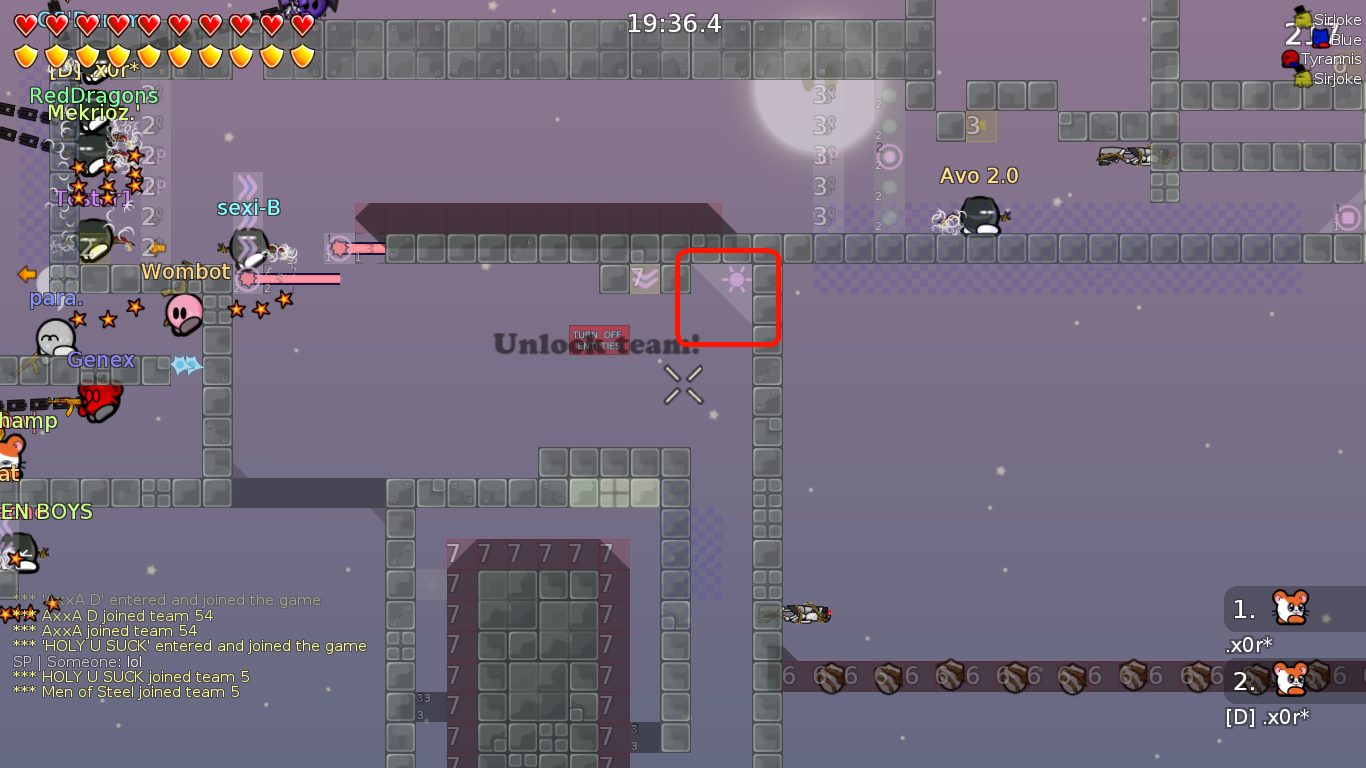The height and width of the screenshot is (768, 1366).
Task: Click the crosshair icon in screen center
Action: [x=683, y=386]
